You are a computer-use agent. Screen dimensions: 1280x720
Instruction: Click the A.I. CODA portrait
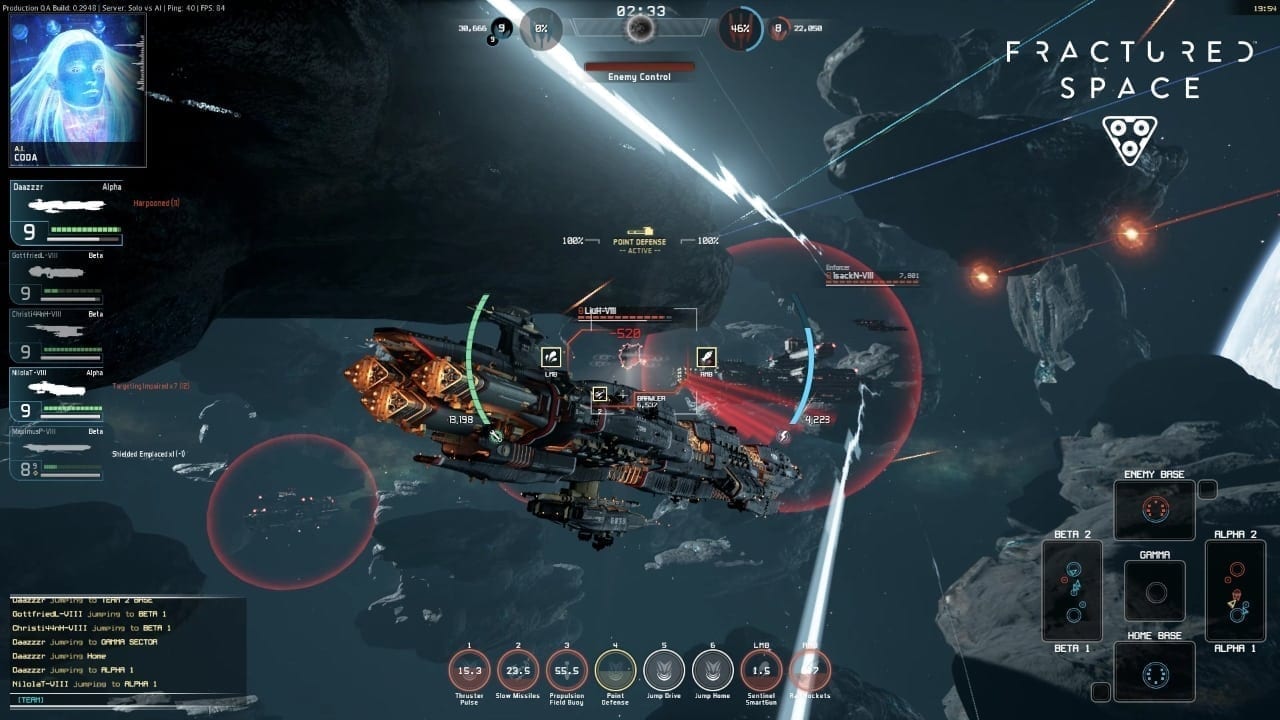(78, 90)
